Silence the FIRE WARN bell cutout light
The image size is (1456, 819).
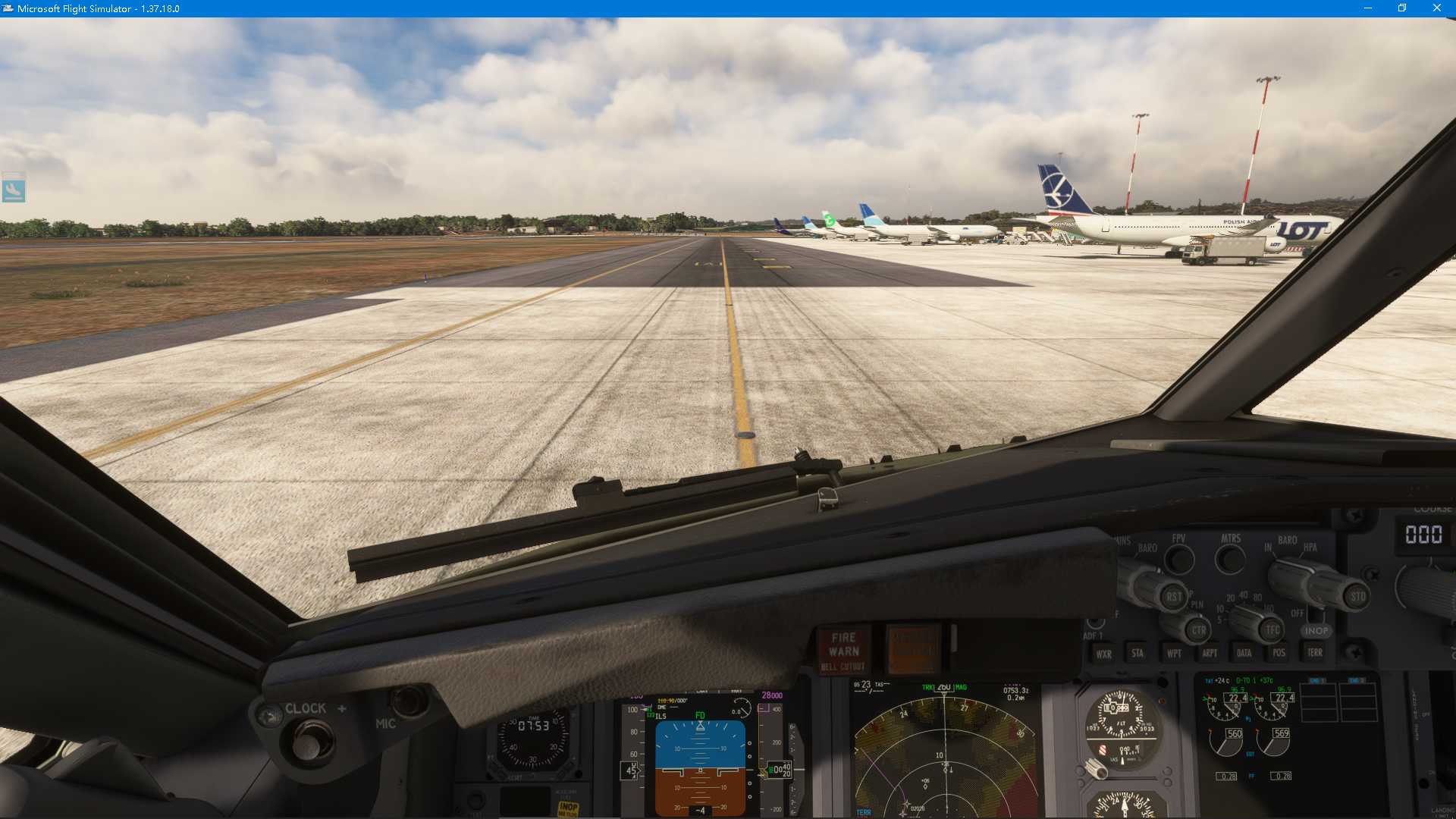(x=843, y=651)
